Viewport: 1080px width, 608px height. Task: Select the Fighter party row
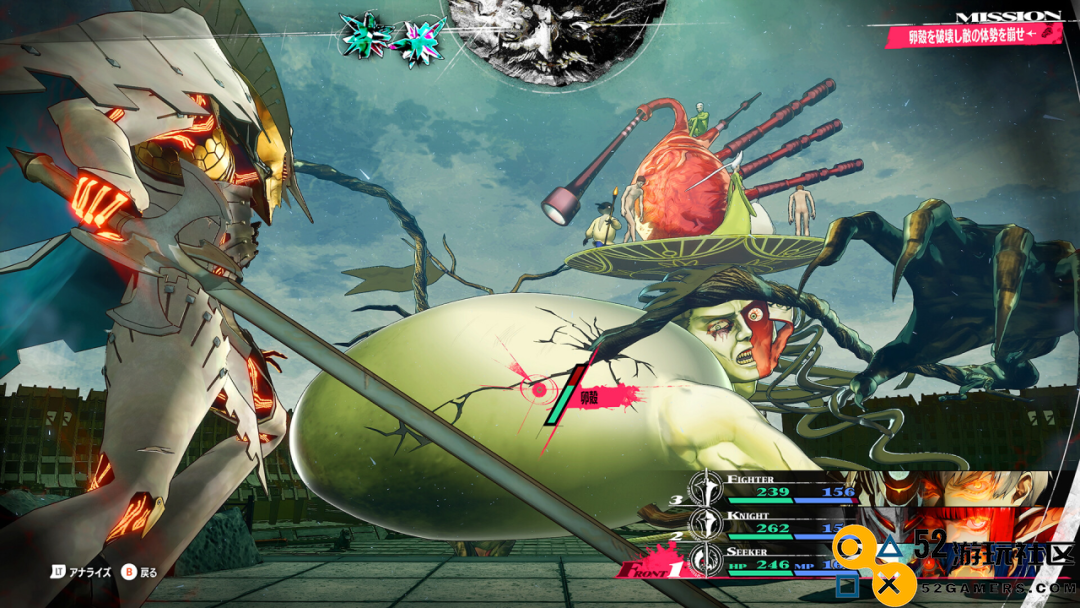[x=790, y=486]
